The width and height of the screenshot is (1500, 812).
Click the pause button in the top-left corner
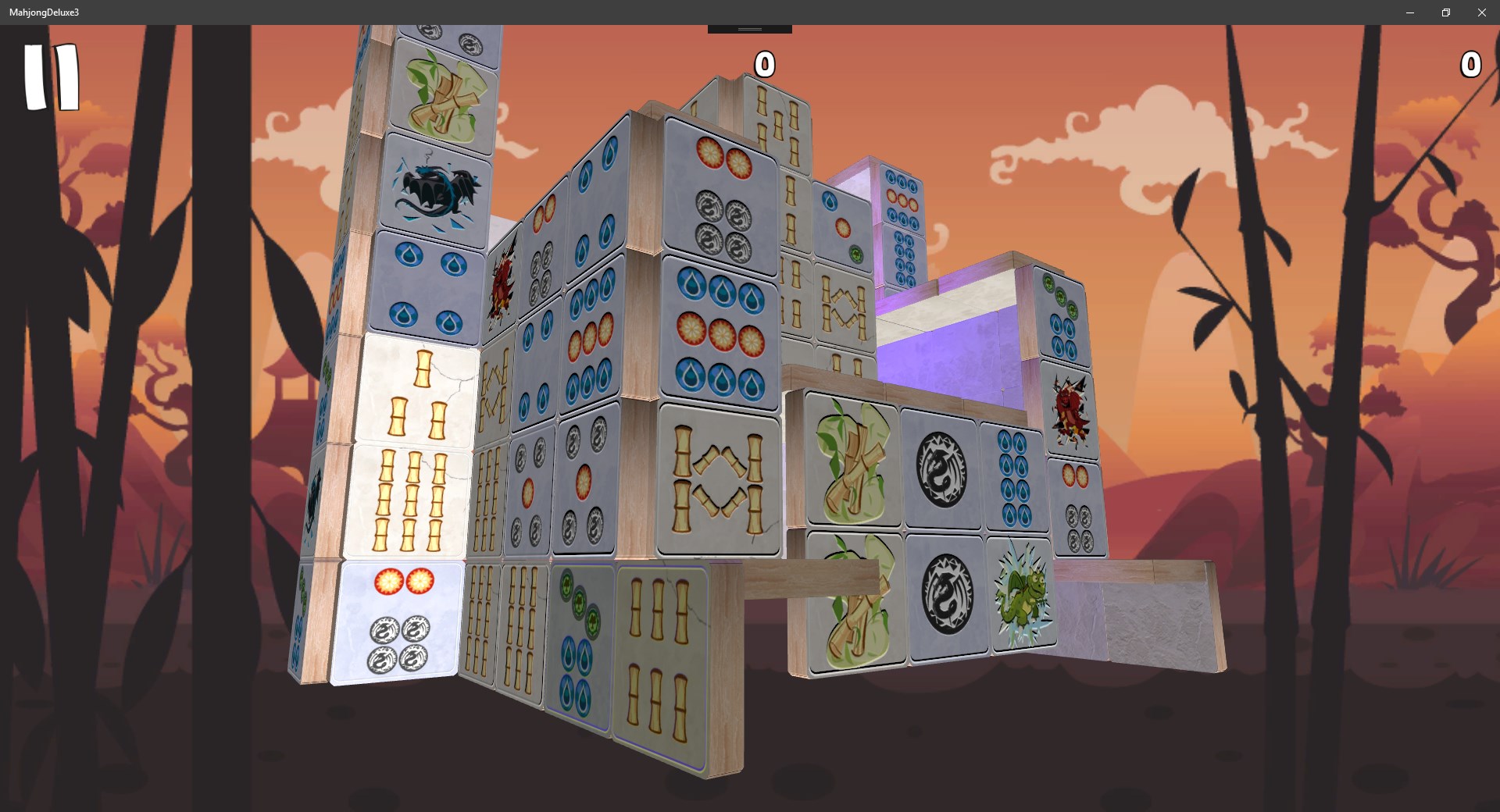pyautogui.click(x=52, y=77)
